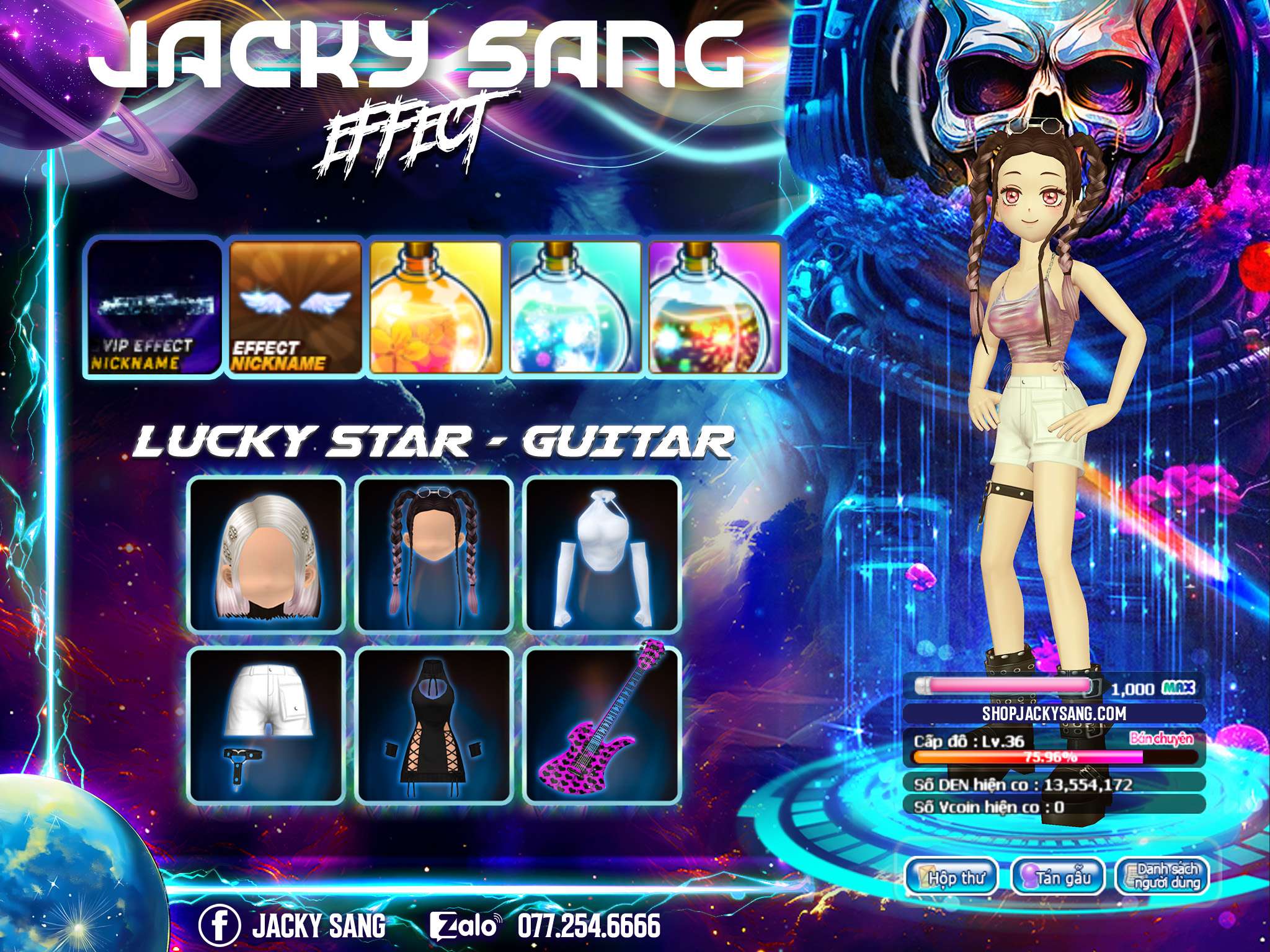Viewport: 1270px width, 952px height.
Task: Select the orange flower potion bottle
Action: (435, 307)
